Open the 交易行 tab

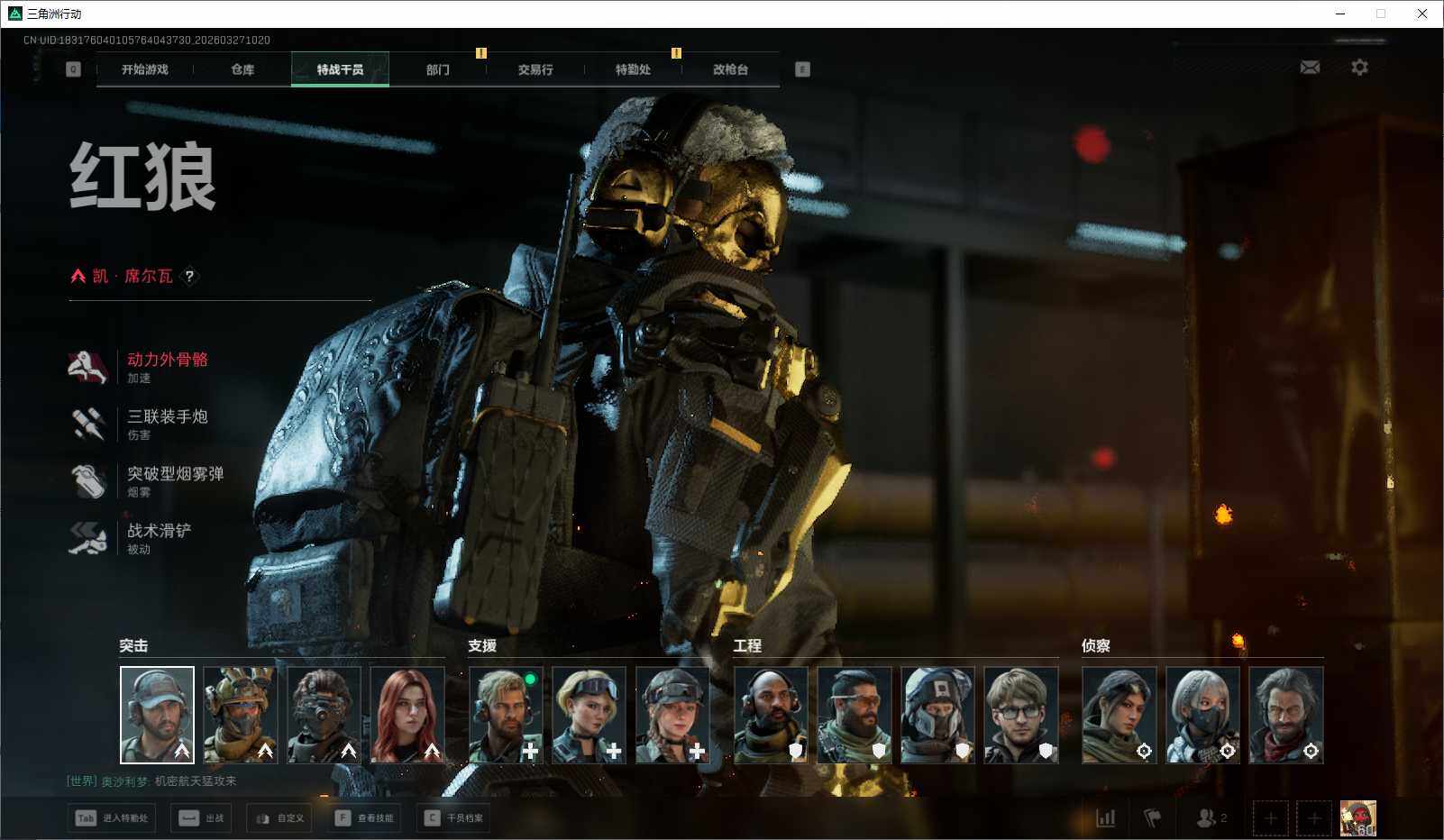pyautogui.click(x=535, y=69)
